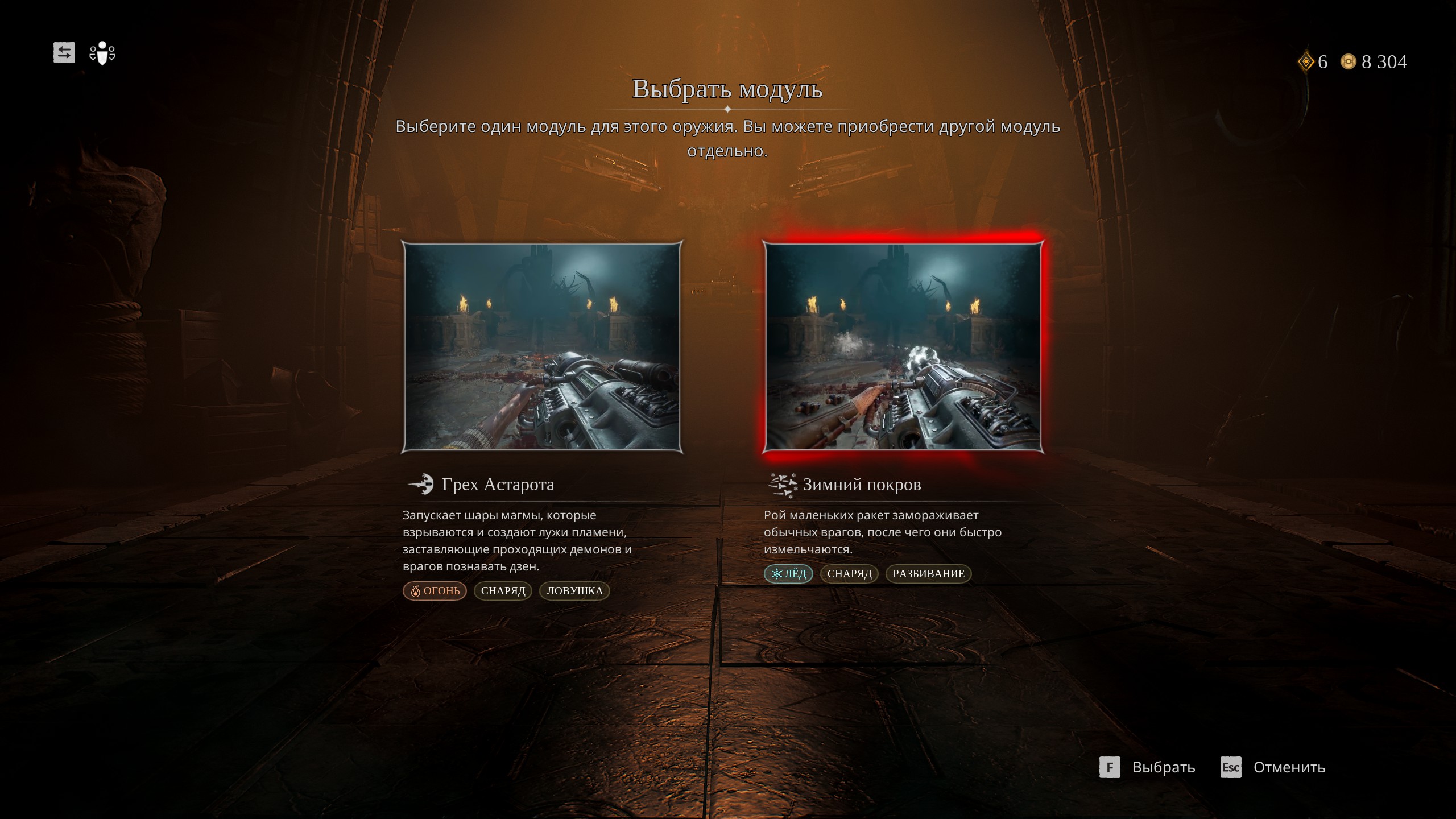Screen dimensions: 1456x819
Task: Click the ЛЁД ice tag
Action: coord(788,574)
